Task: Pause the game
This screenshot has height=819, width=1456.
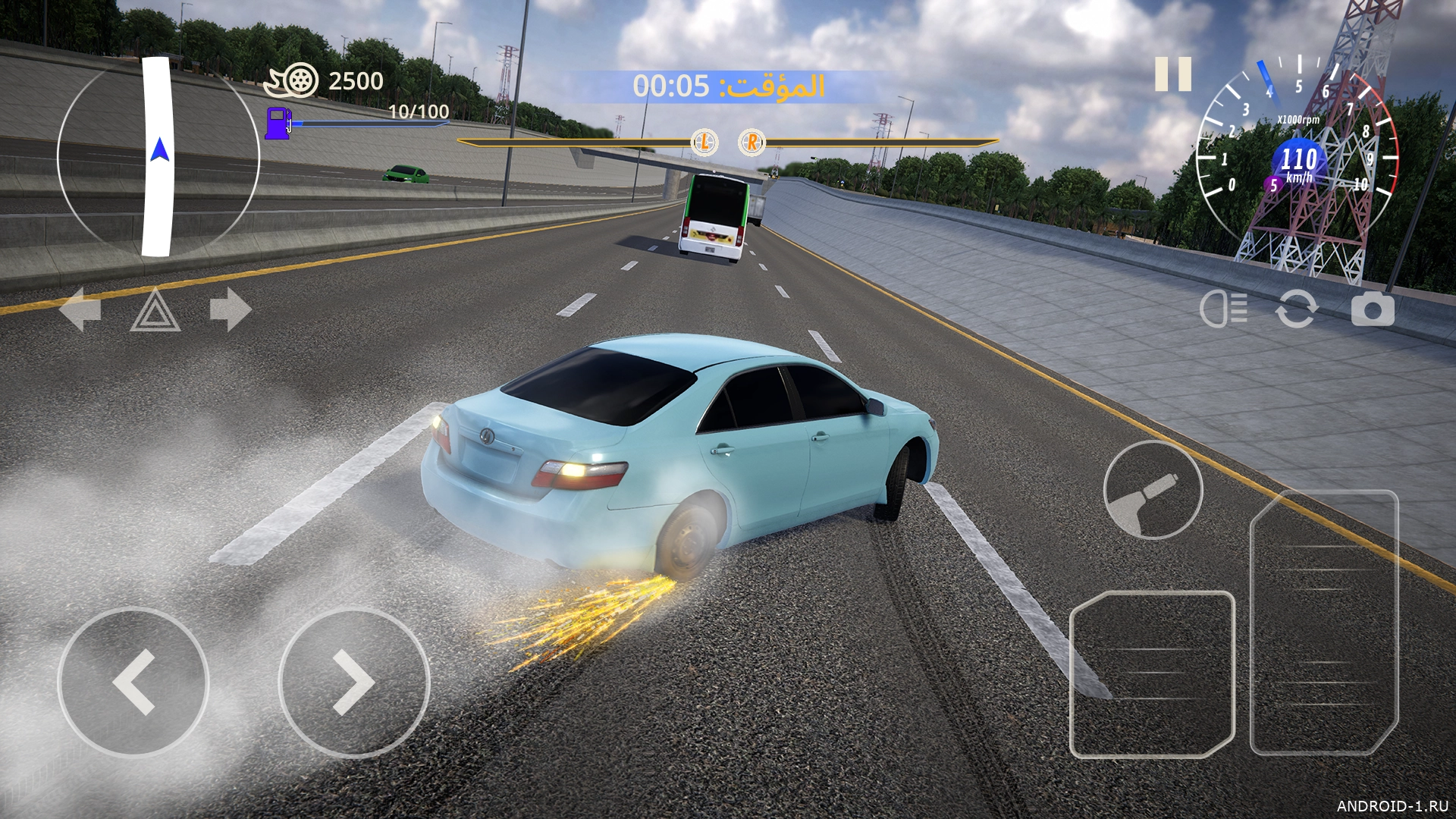Action: pyautogui.click(x=1172, y=74)
